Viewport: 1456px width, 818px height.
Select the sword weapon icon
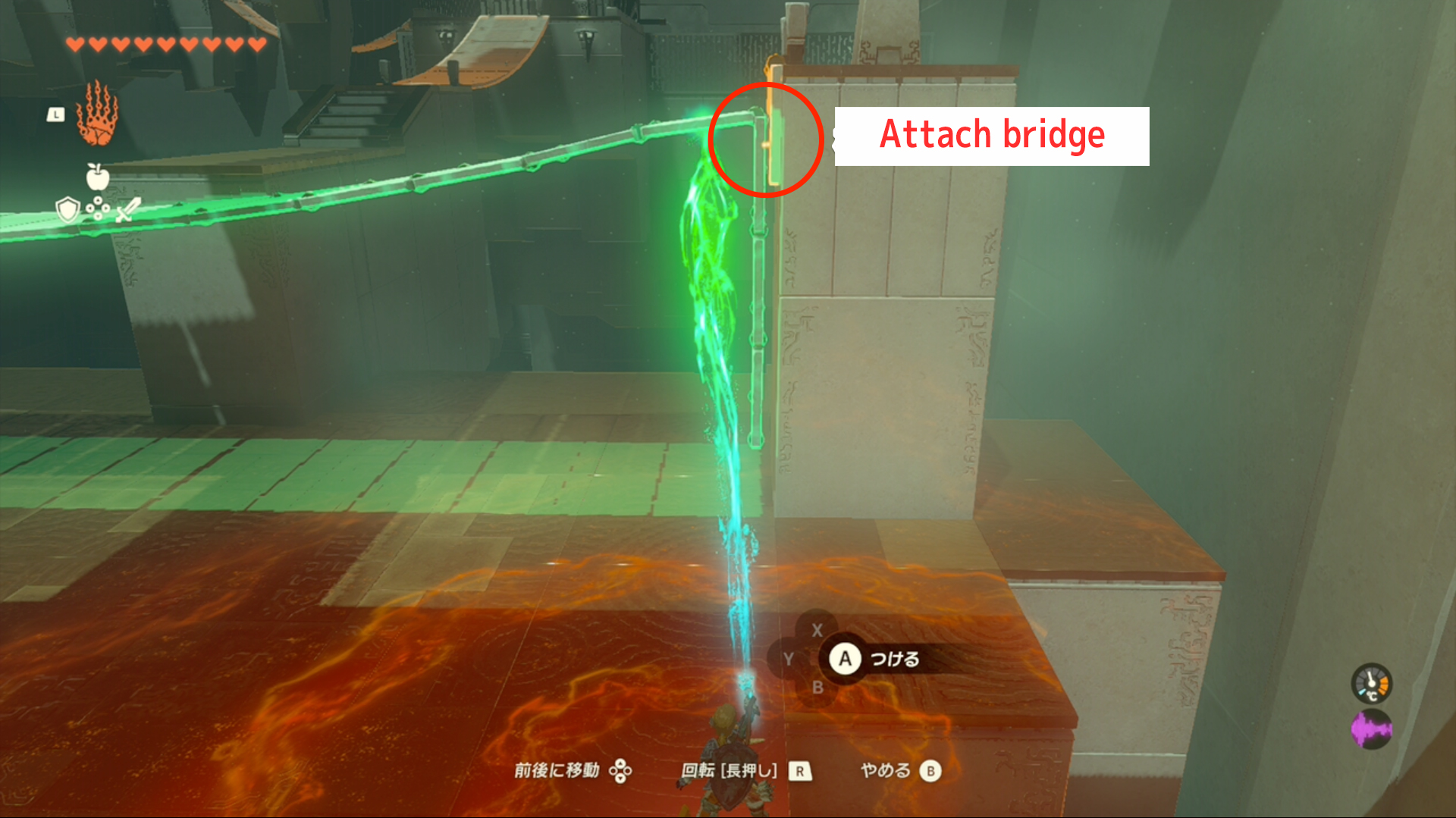point(127,209)
